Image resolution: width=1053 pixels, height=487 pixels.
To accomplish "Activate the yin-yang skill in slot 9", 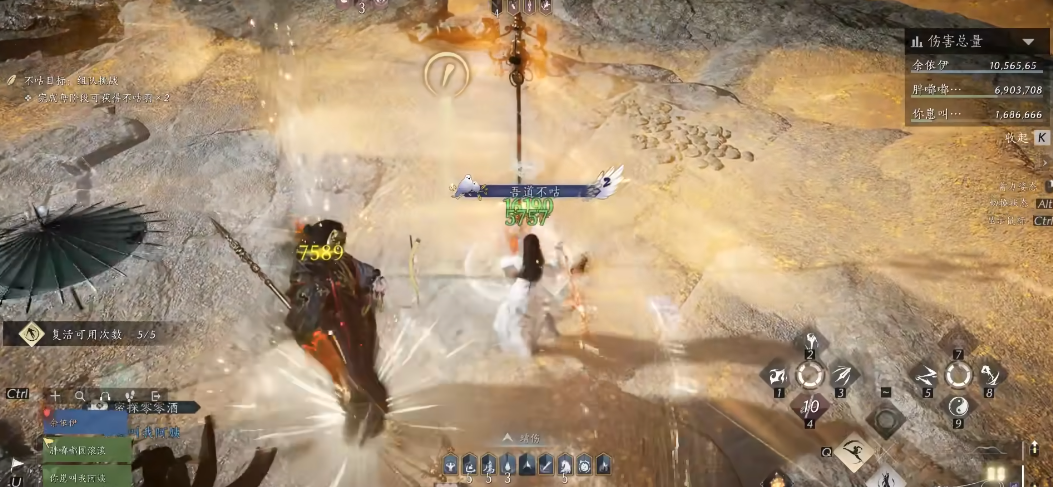I will click(x=958, y=407).
